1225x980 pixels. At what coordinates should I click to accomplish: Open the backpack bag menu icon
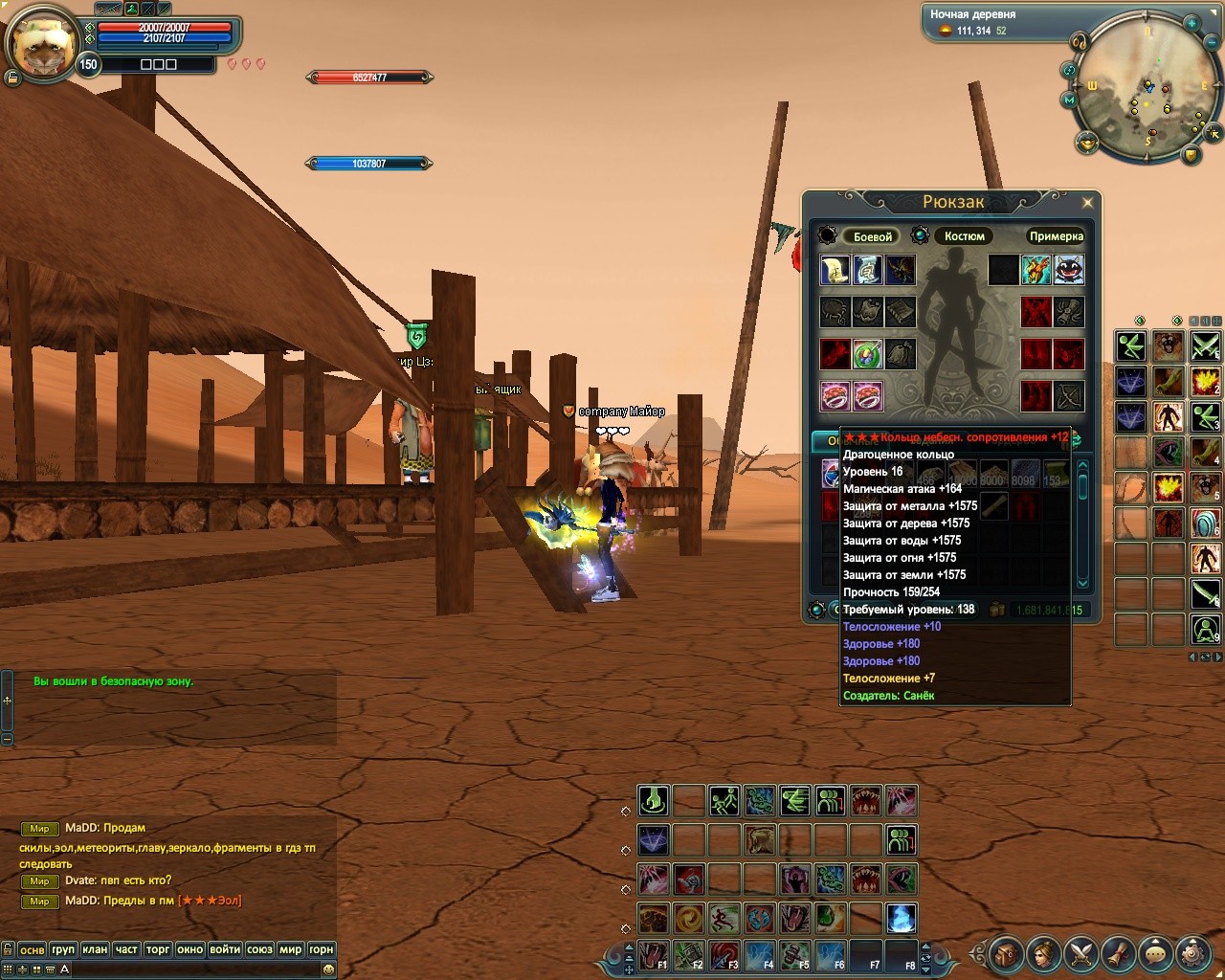coord(1006,953)
